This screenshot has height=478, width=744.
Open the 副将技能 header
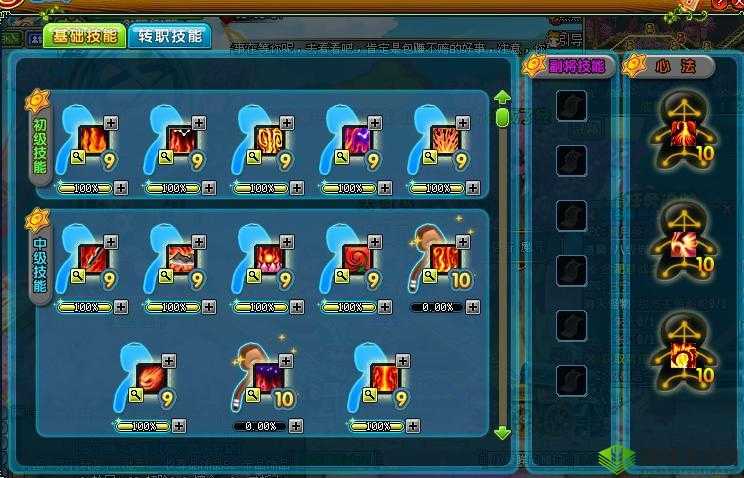(572, 67)
